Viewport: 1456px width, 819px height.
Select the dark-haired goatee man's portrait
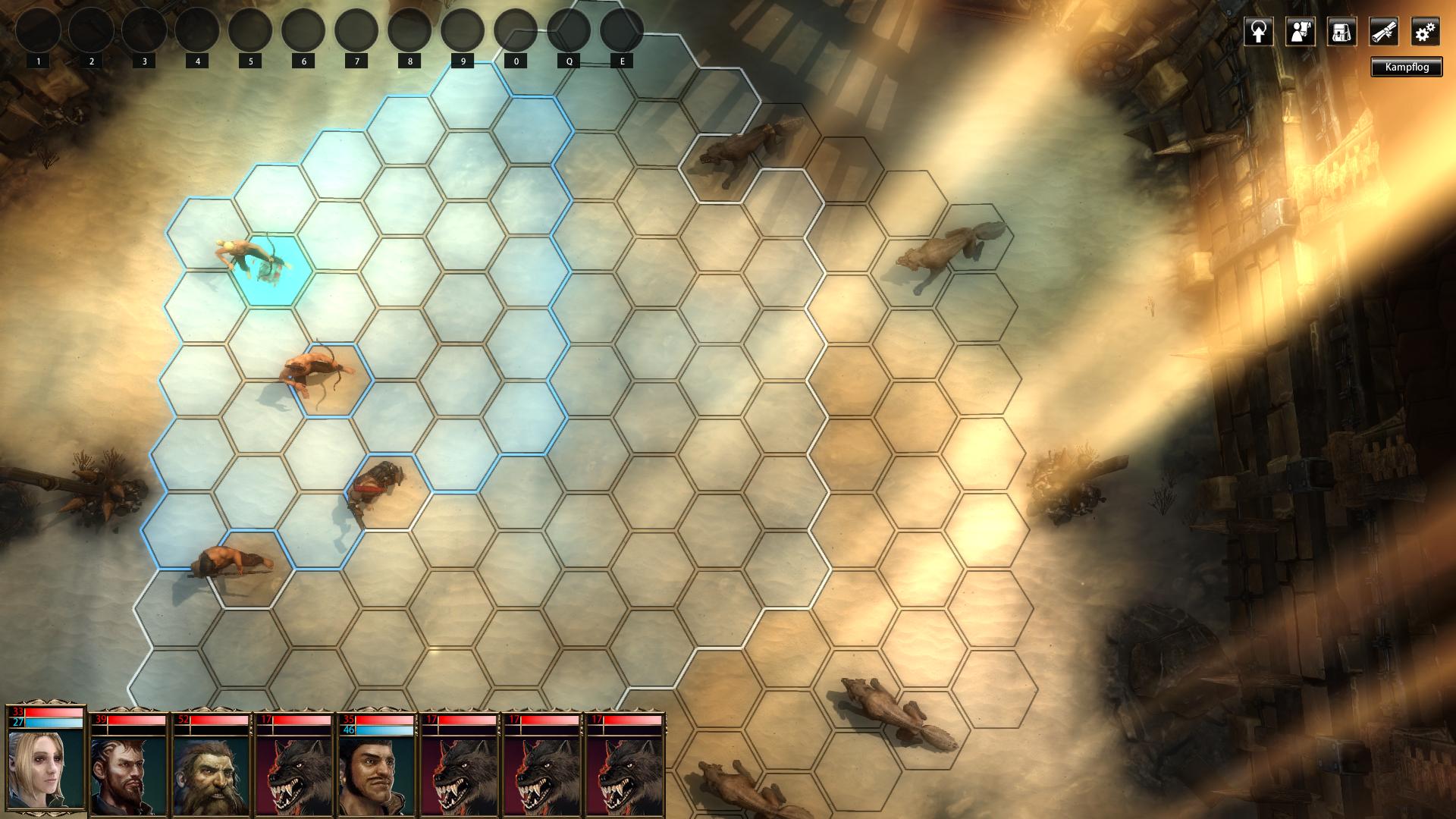(x=128, y=775)
